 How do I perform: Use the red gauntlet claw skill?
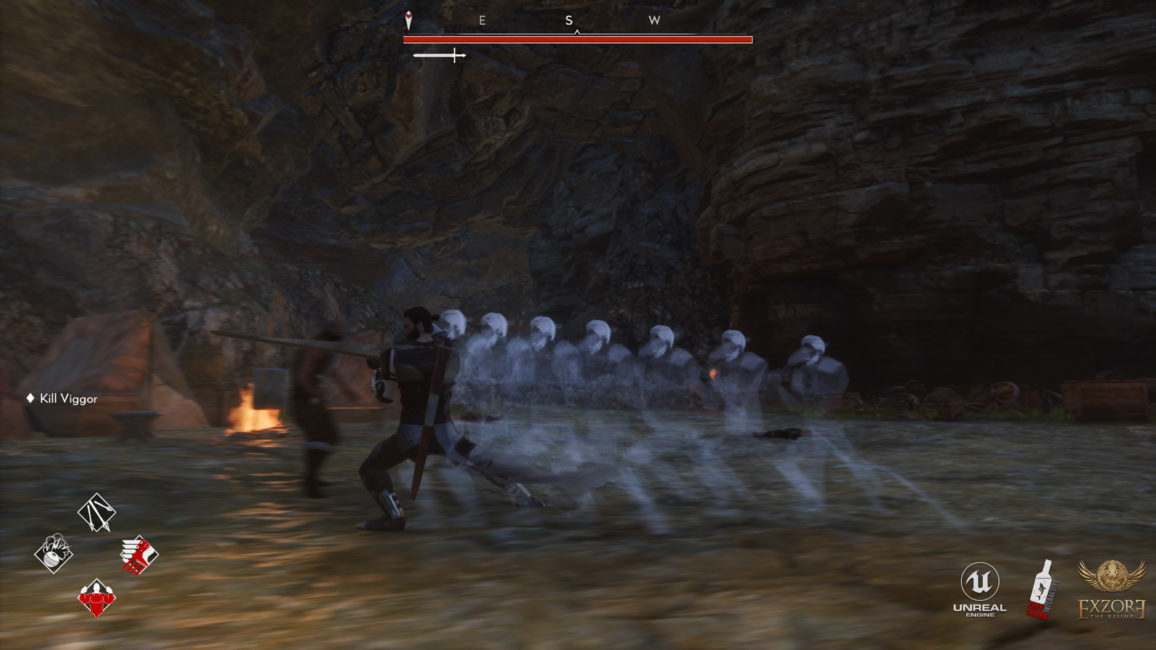pos(138,554)
